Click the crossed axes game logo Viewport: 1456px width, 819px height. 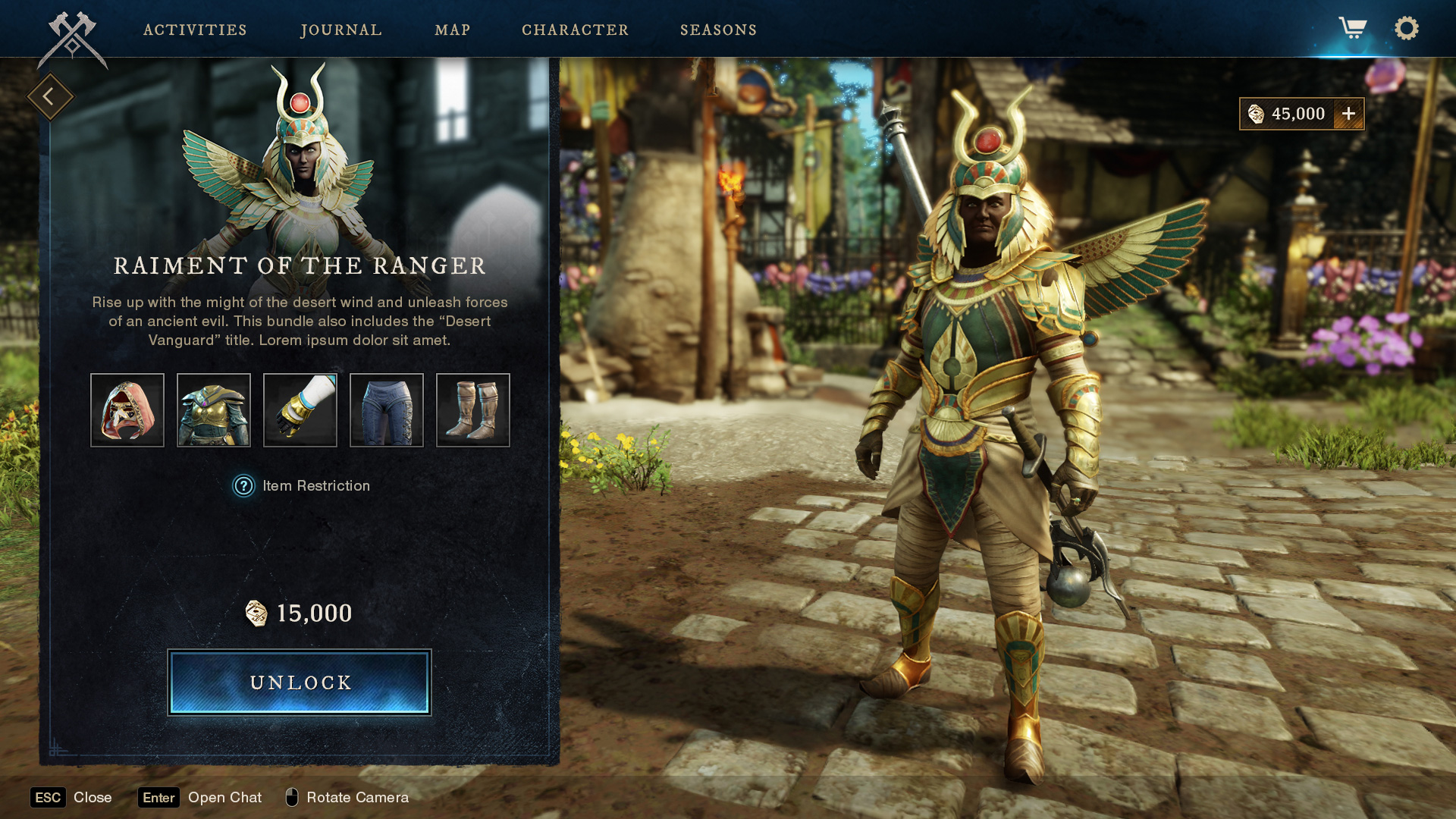73,38
